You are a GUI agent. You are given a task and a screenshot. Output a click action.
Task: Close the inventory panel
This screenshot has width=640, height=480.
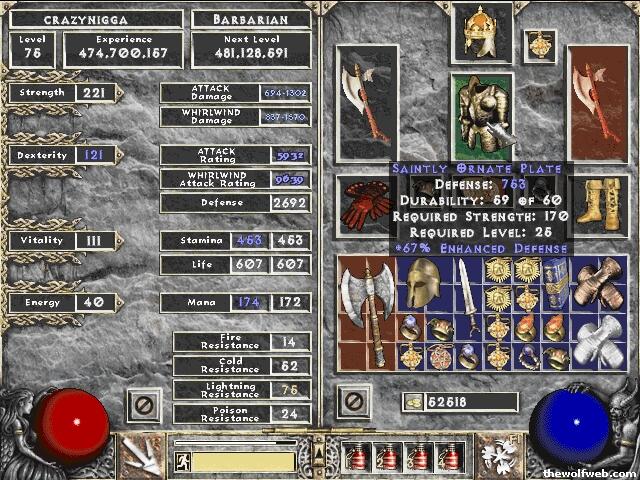click(x=353, y=402)
